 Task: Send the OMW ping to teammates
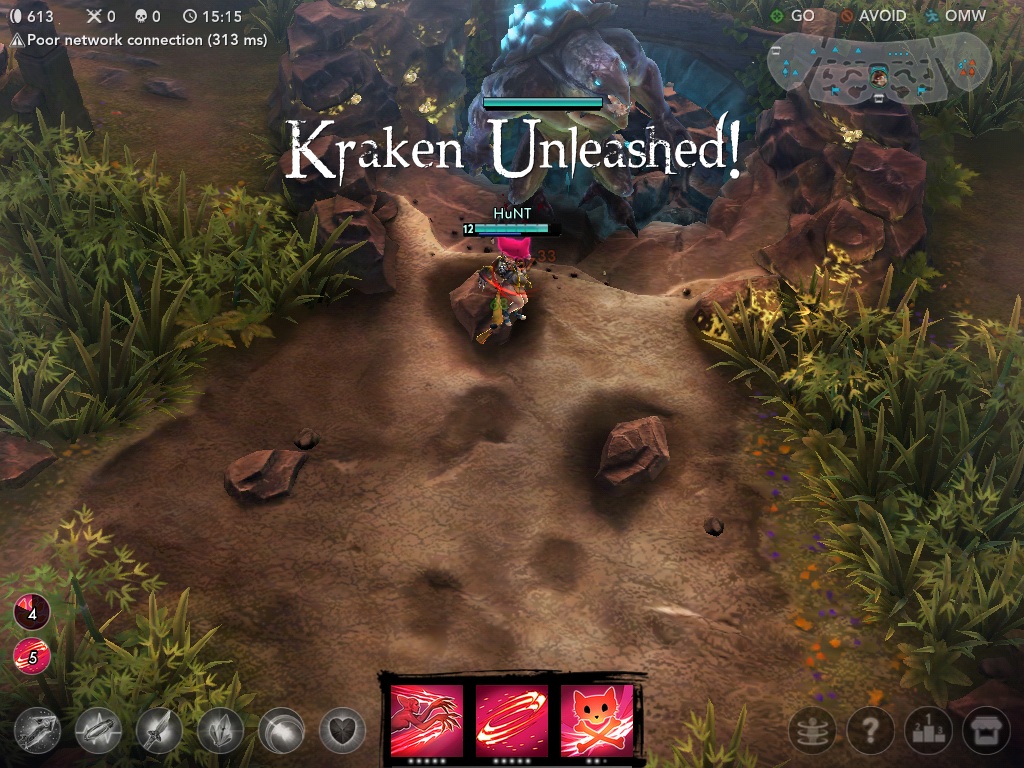(x=956, y=16)
